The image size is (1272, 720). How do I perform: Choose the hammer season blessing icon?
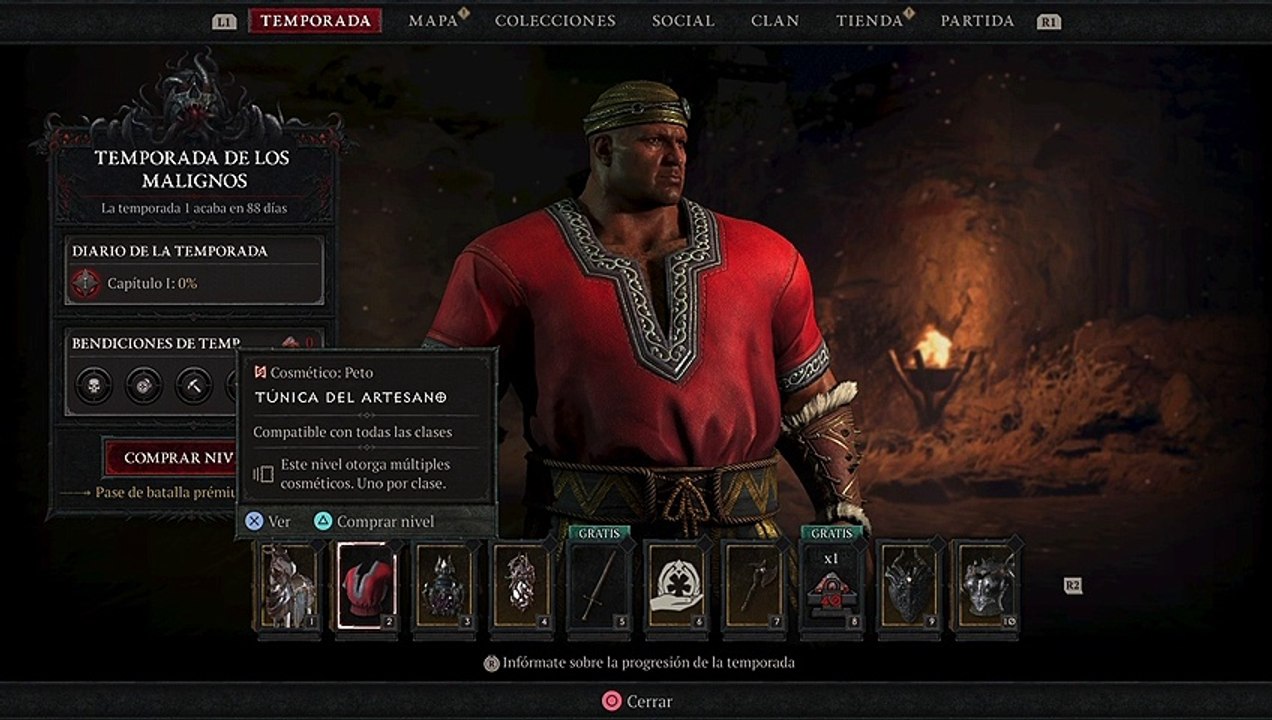point(193,385)
